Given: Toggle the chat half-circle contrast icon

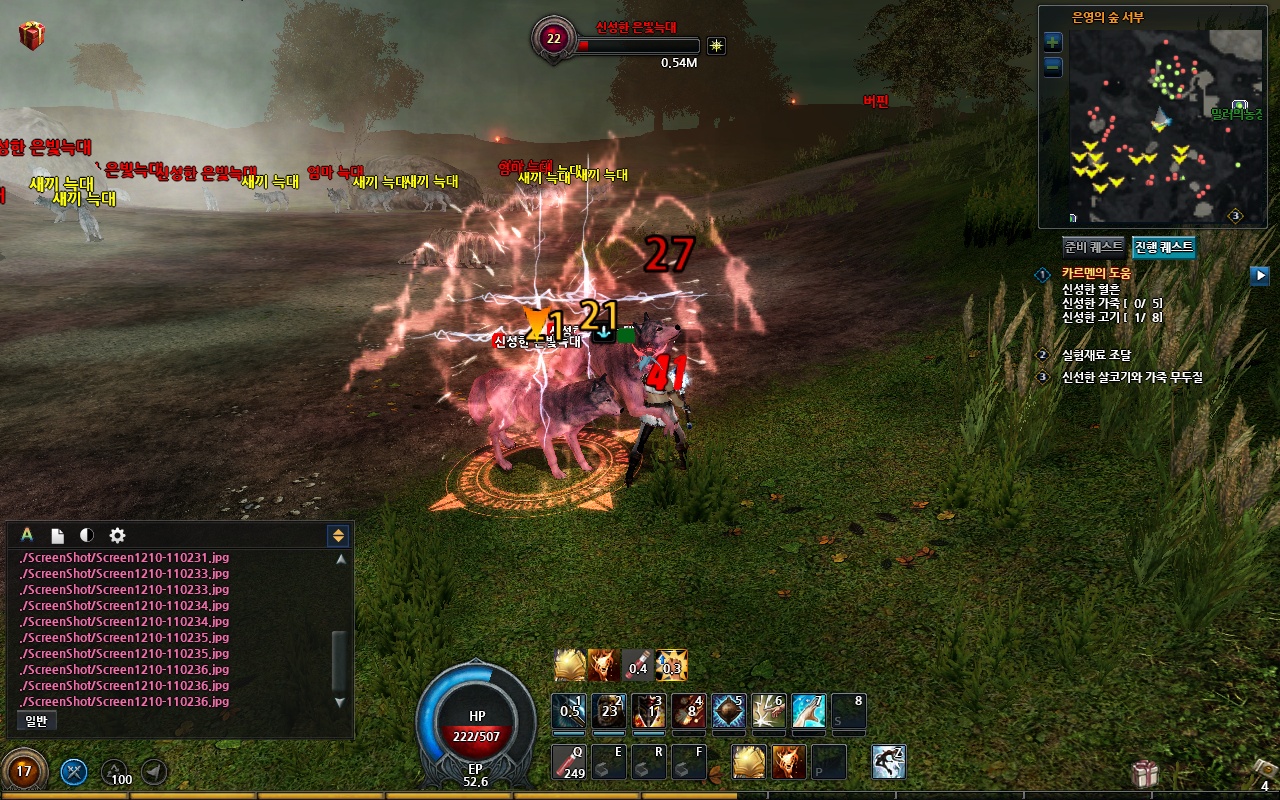Looking at the screenshot, I should tap(87, 536).
